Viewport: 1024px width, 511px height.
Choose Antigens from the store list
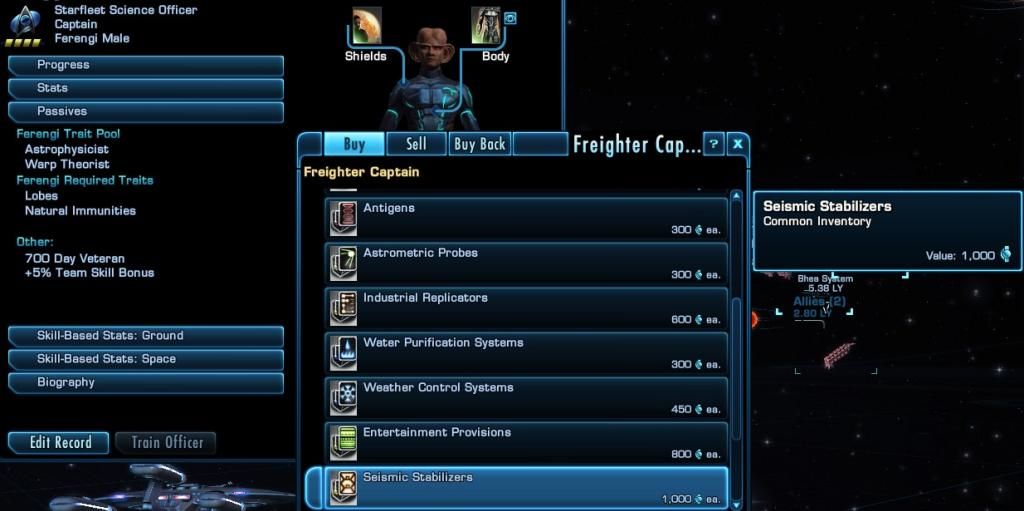(526, 218)
